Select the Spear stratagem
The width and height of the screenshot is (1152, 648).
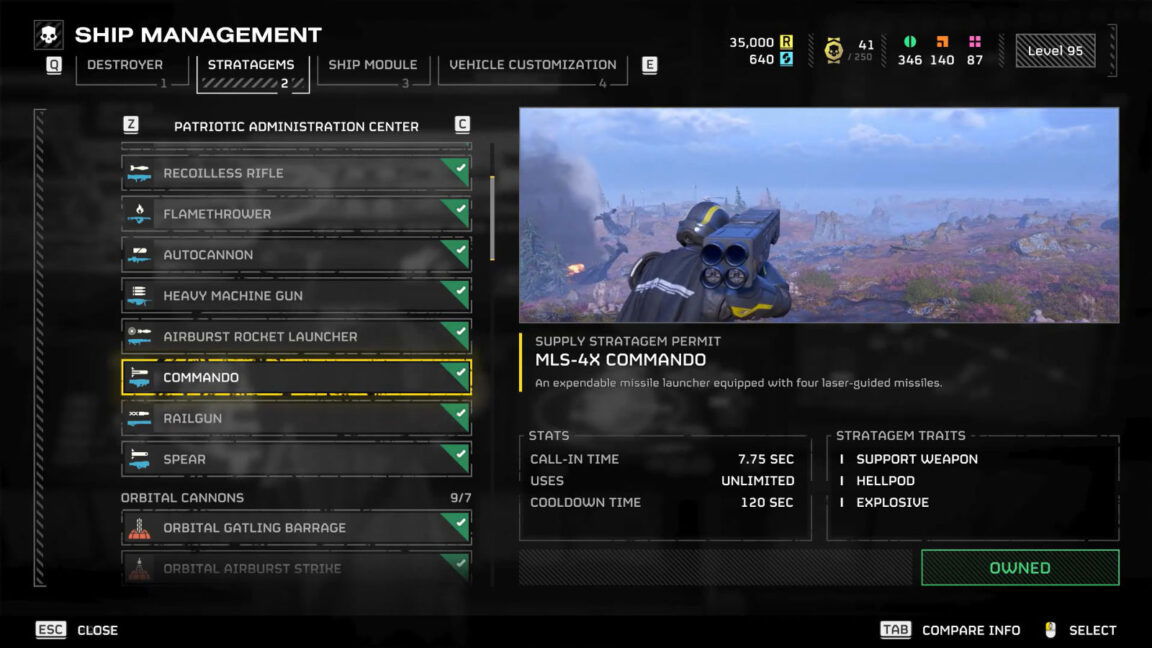[296, 460]
